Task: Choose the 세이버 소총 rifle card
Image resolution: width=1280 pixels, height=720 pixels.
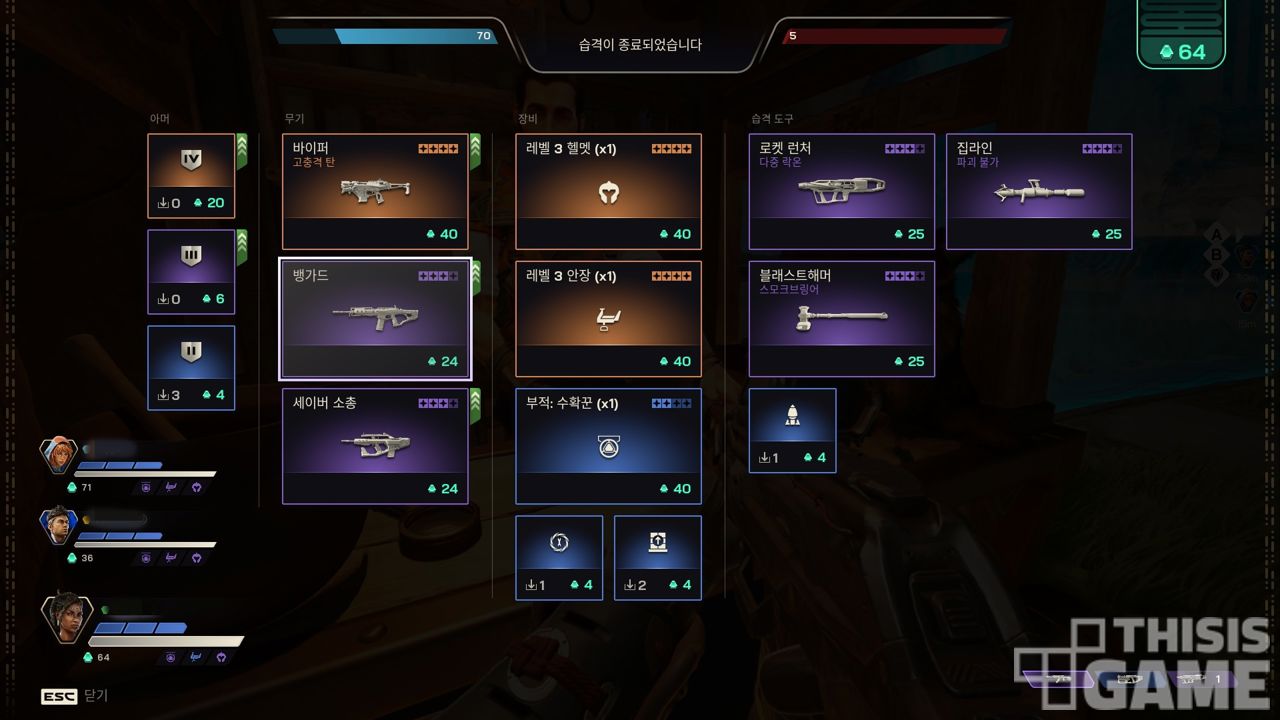Action: tap(375, 446)
